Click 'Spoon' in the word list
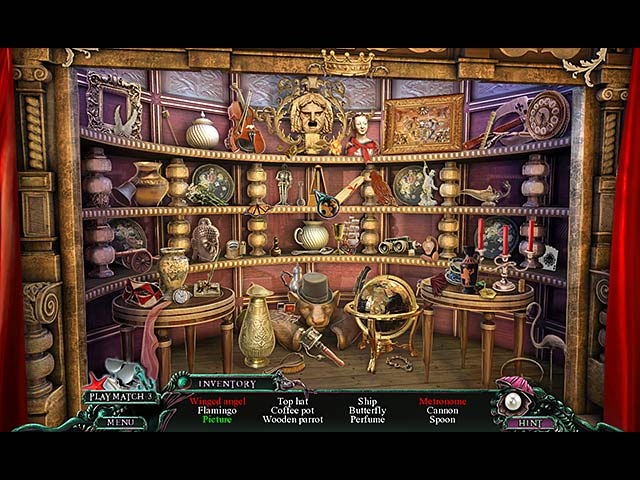This screenshot has width=640, height=480. point(443,420)
